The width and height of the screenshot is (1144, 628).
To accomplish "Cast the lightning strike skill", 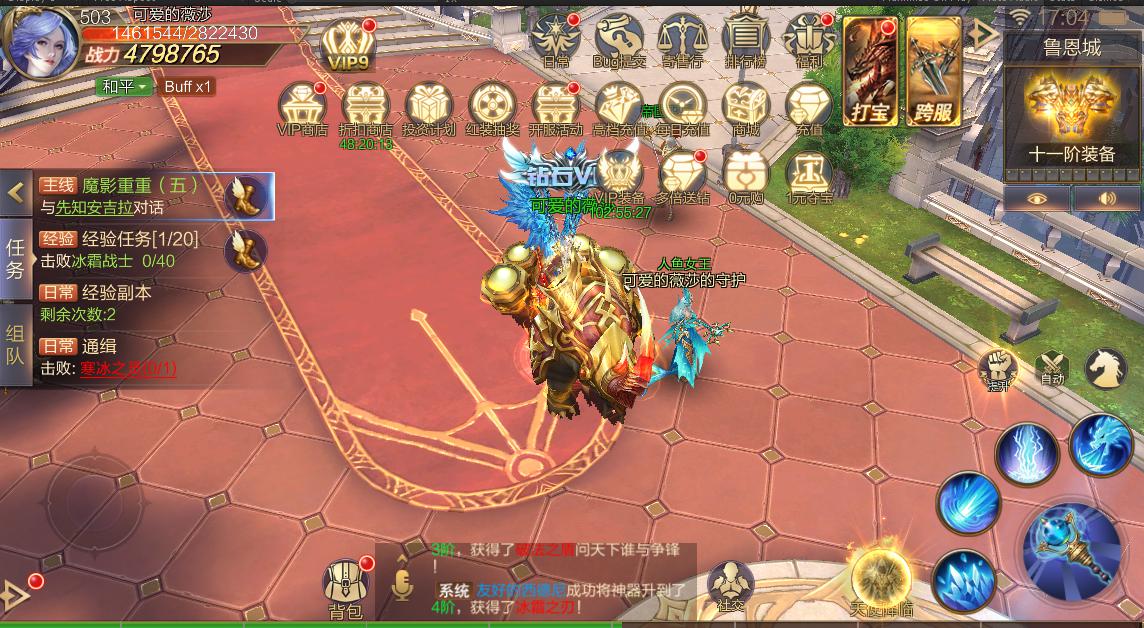I will (x=1026, y=453).
